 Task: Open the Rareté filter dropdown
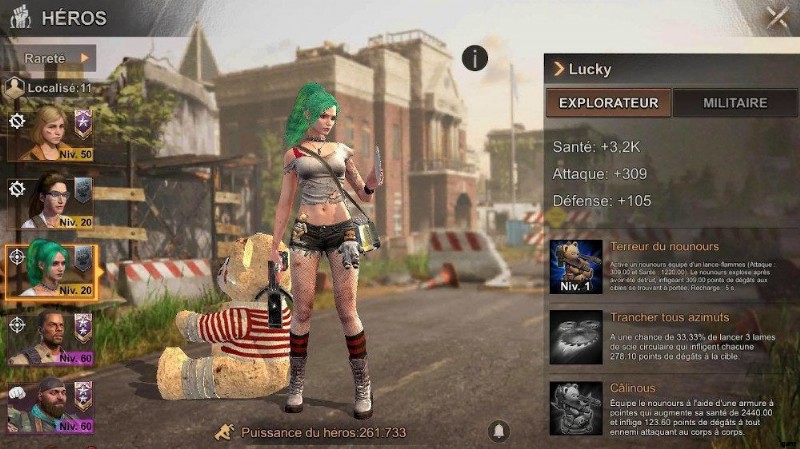point(56,58)
